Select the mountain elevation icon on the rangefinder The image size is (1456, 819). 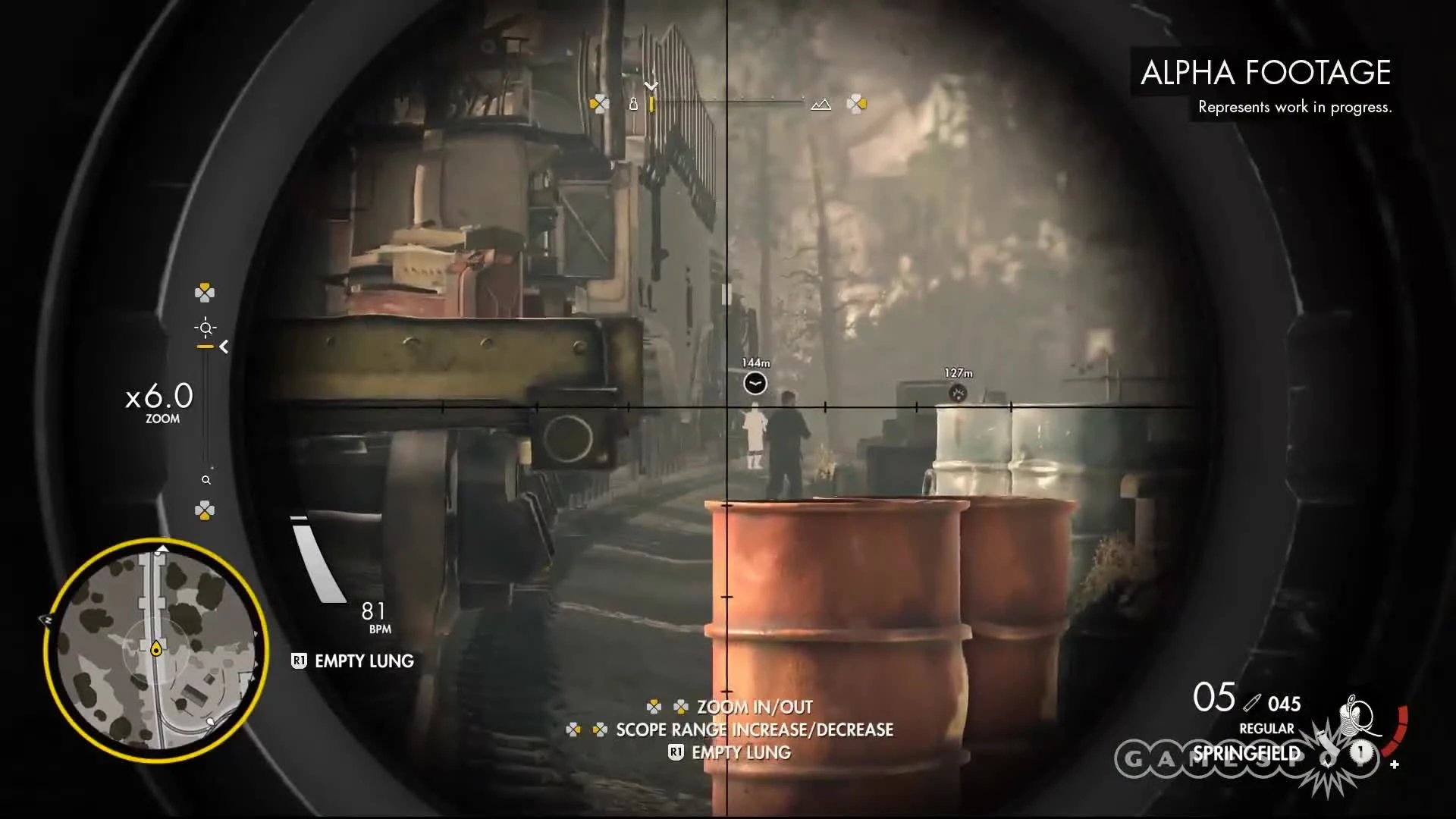pos(822,103)
